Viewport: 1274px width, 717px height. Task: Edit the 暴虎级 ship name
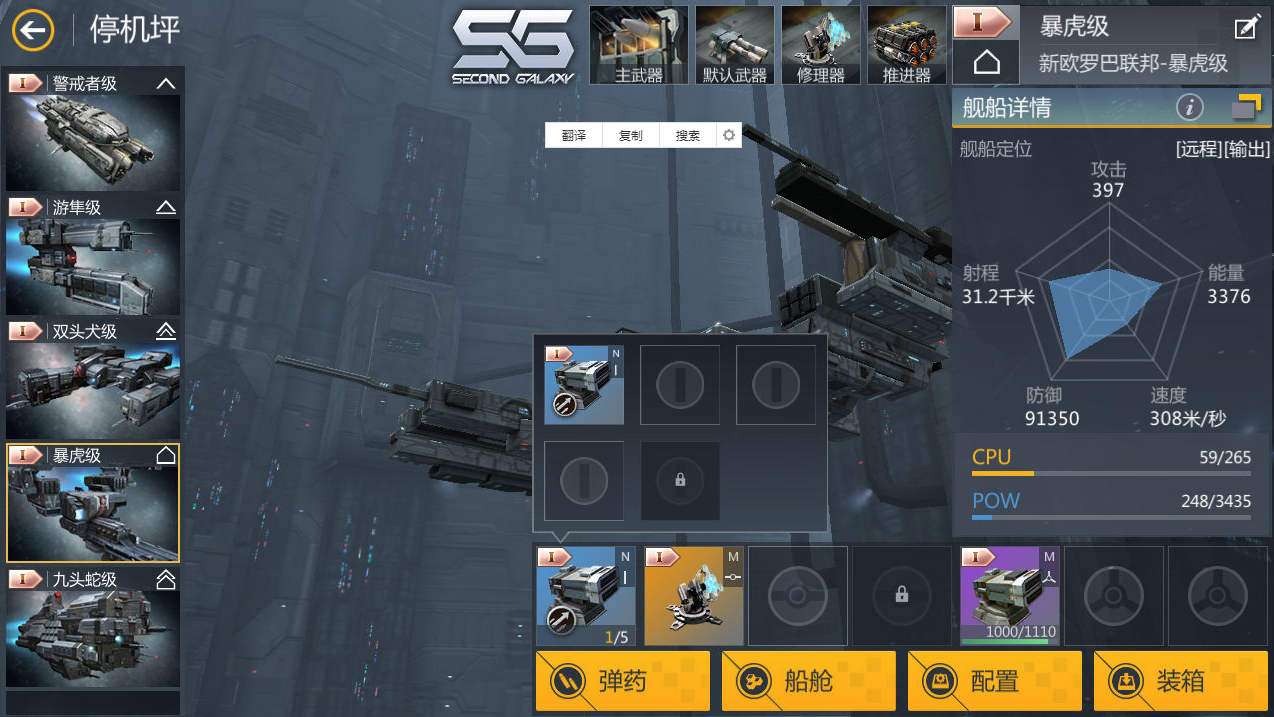click(1246, 27)
